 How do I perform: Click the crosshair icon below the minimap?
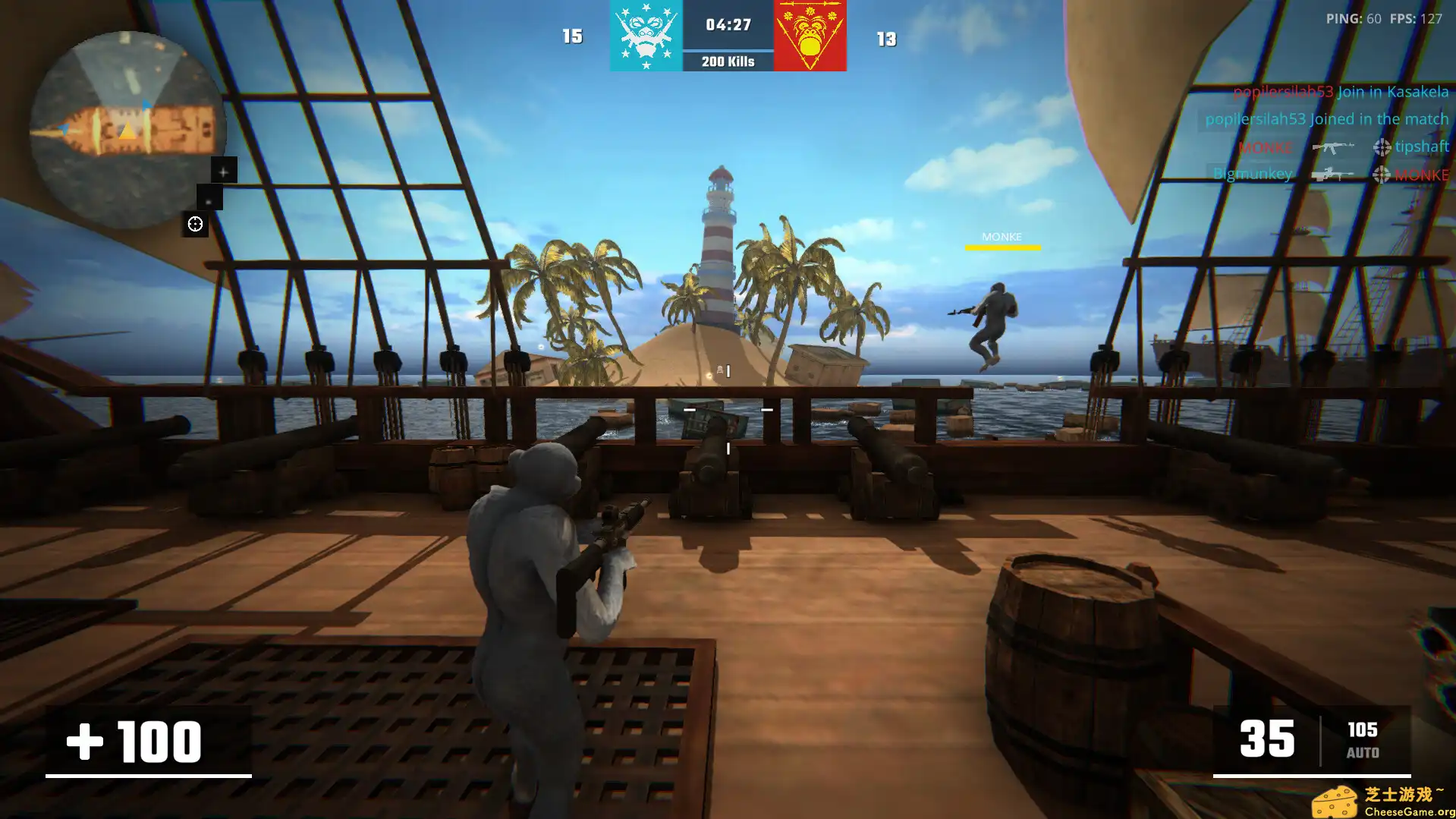pyautogui.click(x=196, y=224)
